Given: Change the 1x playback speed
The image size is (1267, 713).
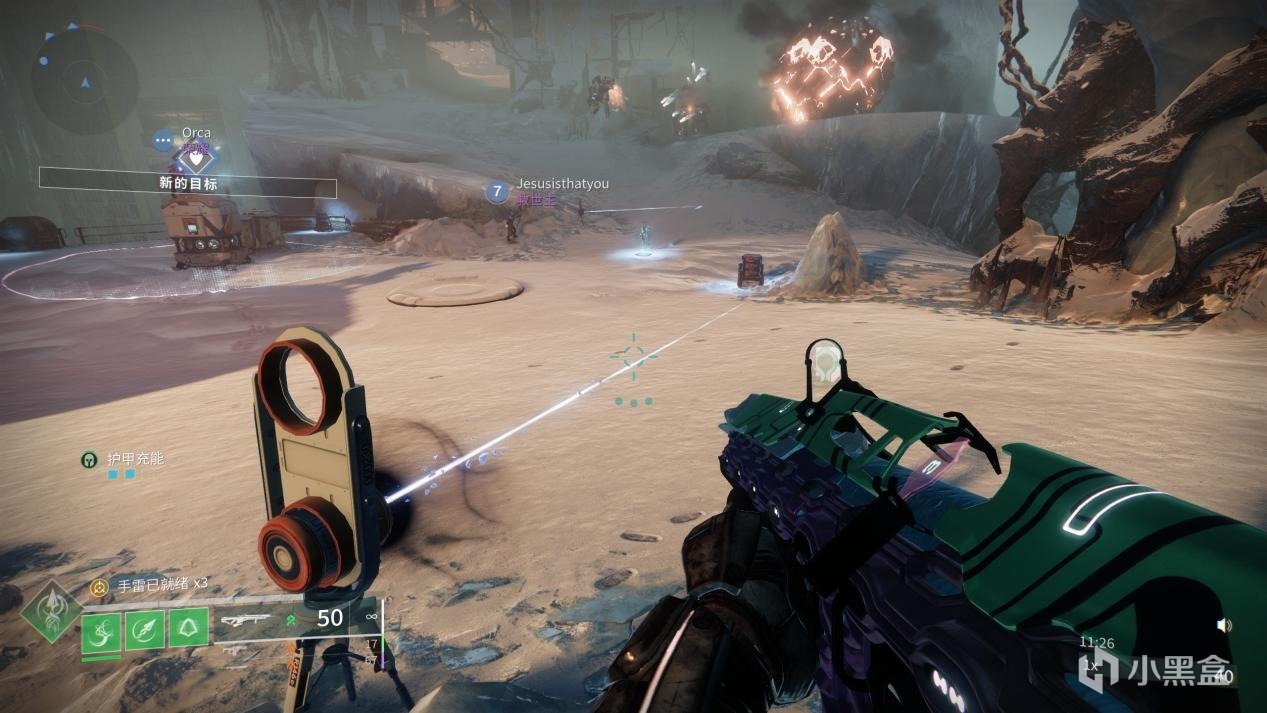Looking at the screenshot, I should tap(1093, 664).
